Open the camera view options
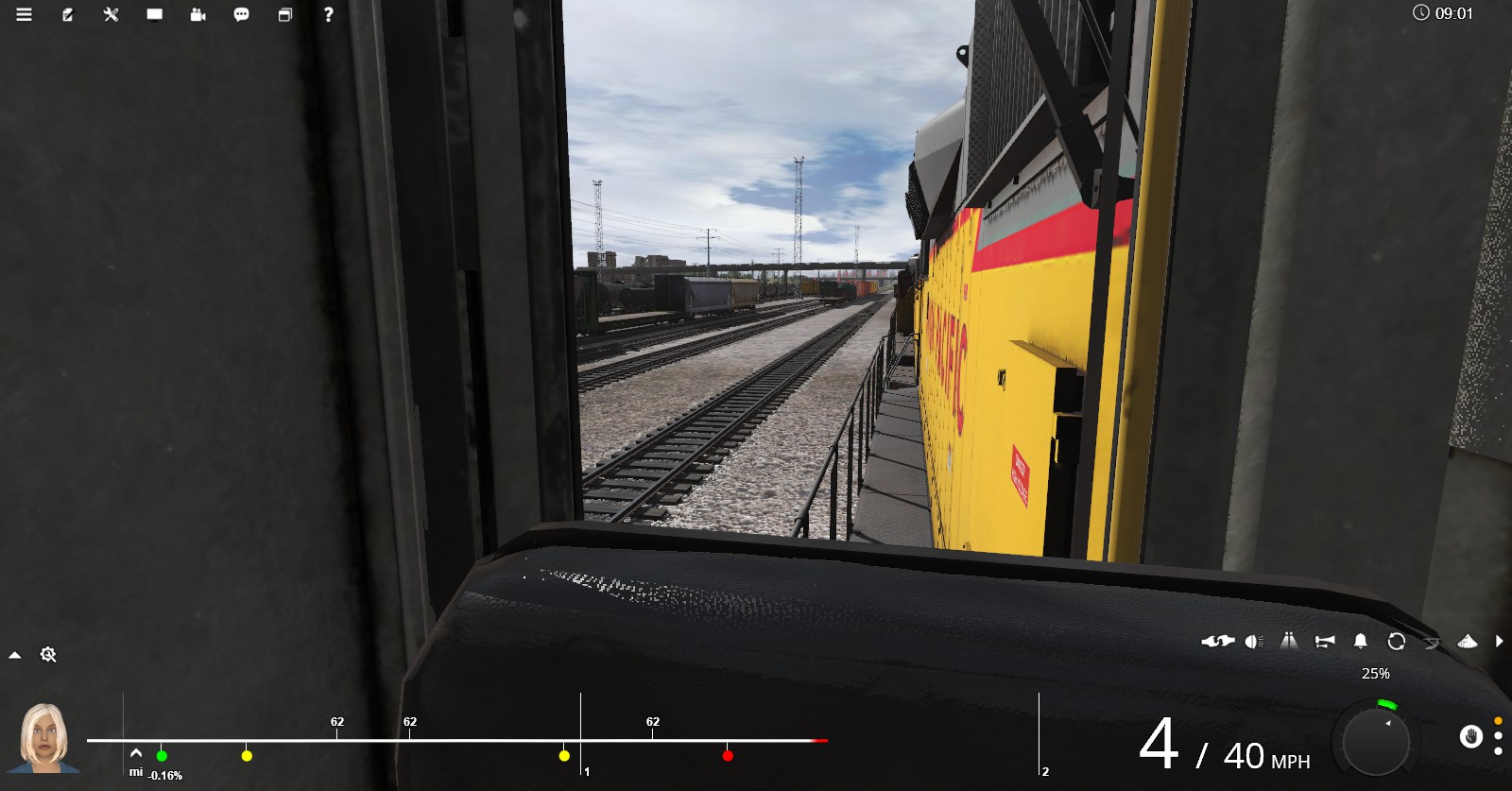This screenshot has height=791, width=1512. click(198, 14)
